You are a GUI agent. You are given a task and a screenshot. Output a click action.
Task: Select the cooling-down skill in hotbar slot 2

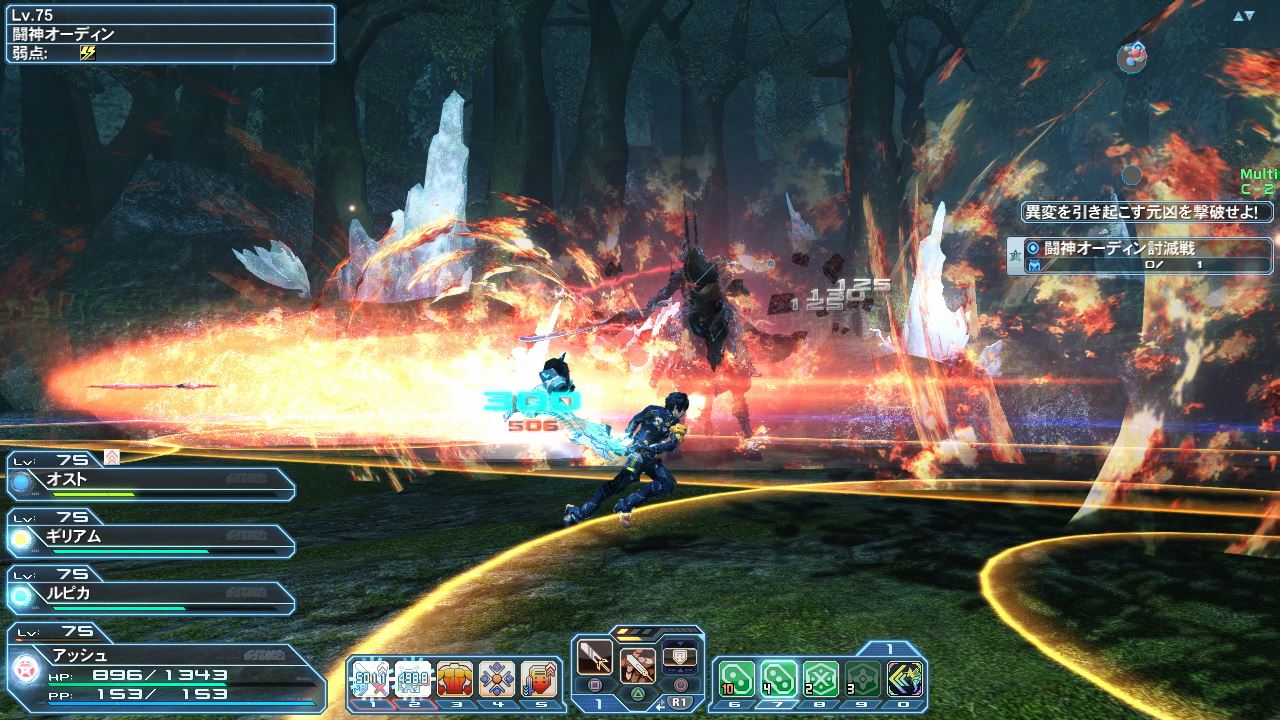413,678
